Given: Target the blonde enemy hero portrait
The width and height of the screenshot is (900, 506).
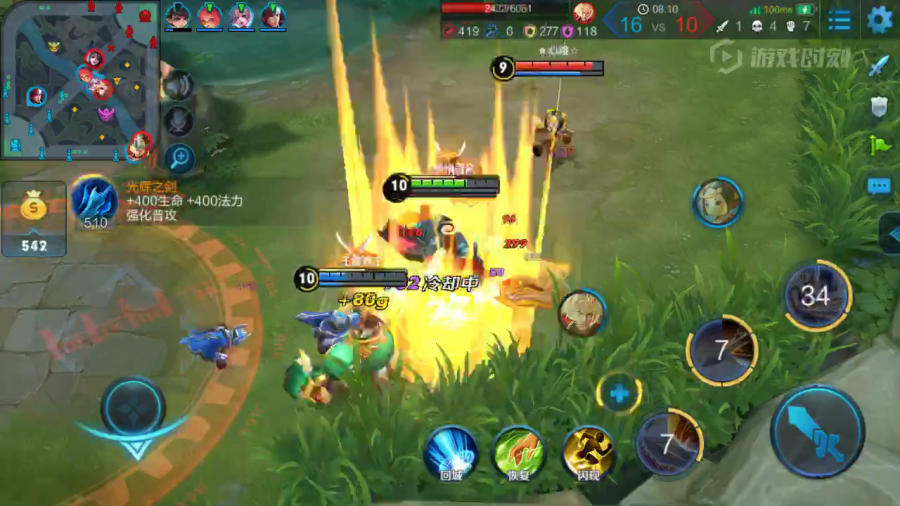Looking at the screenshot, I should [718, 203].
